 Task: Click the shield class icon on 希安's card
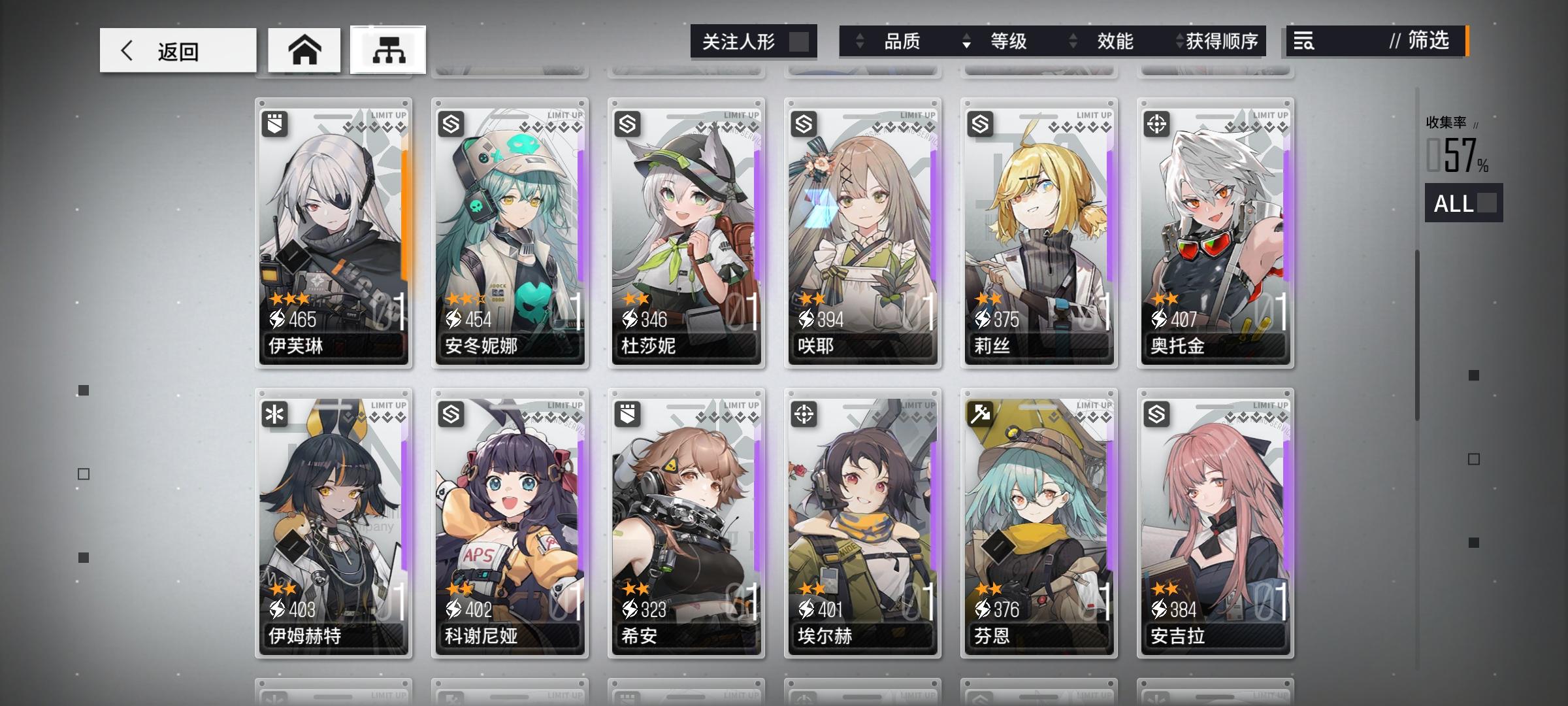pyautogui.click(x=626, y=414)
